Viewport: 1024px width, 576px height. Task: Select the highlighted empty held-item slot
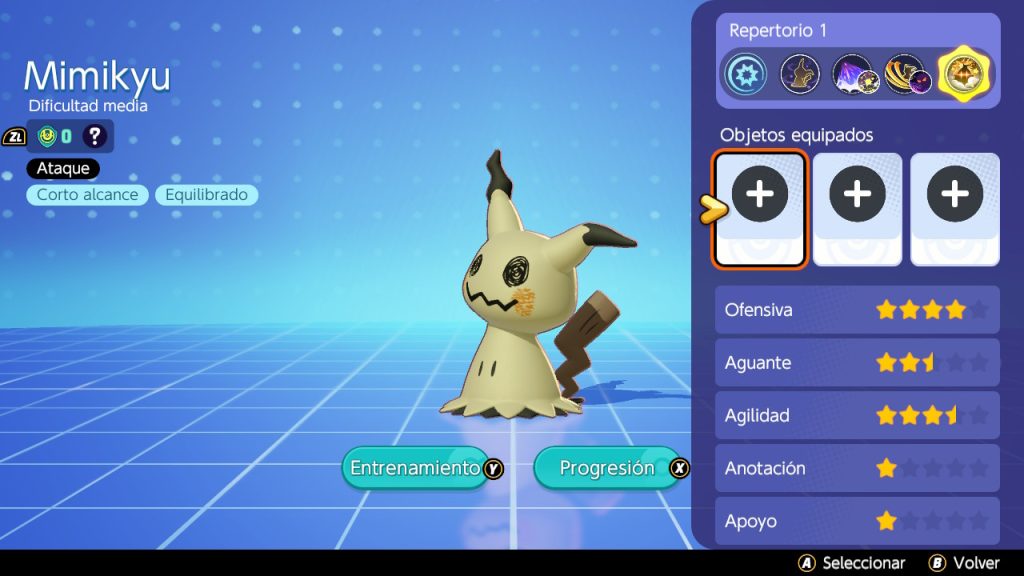point(760,209)
